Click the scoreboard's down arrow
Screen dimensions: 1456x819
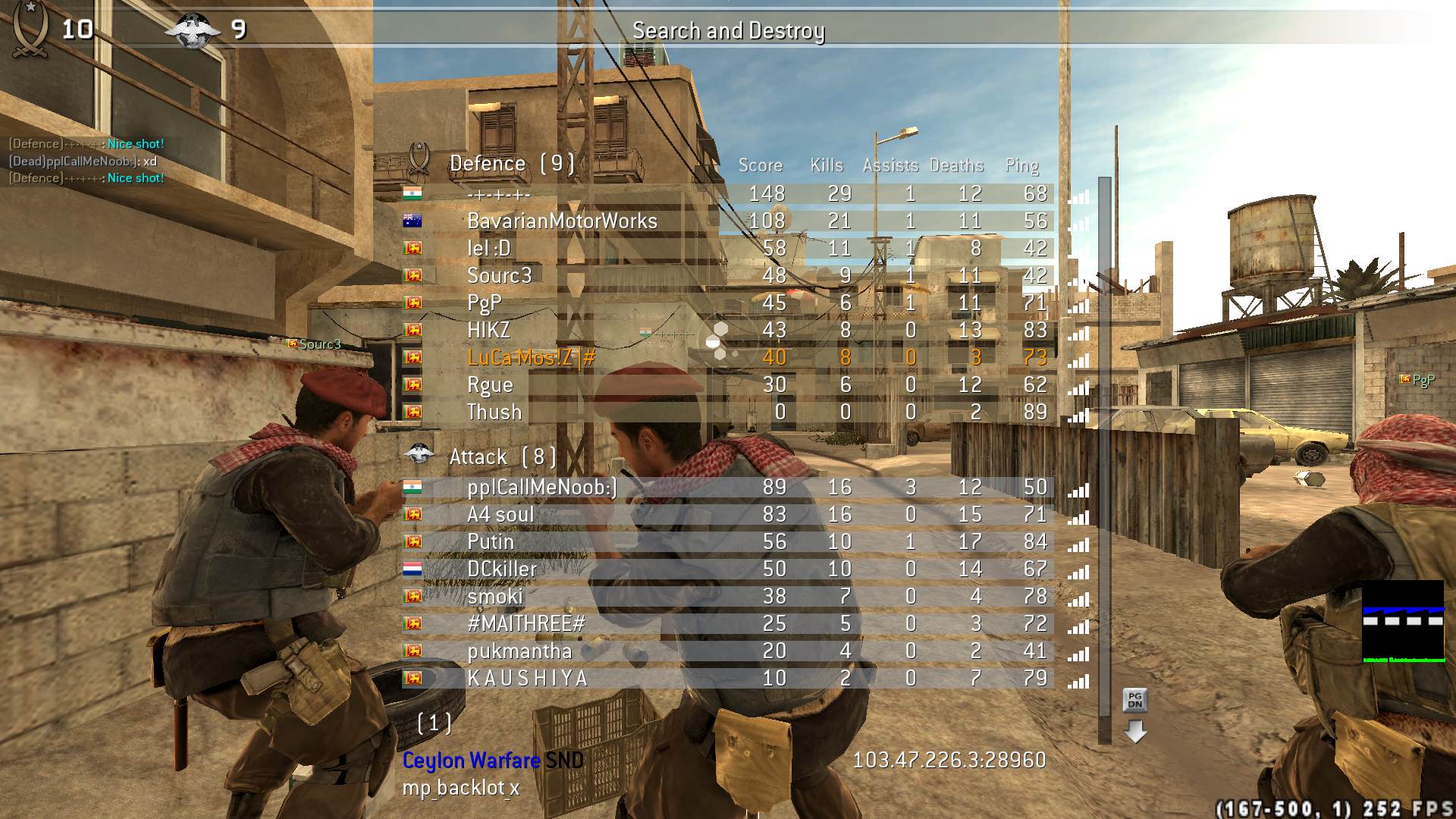(1134, 732)
